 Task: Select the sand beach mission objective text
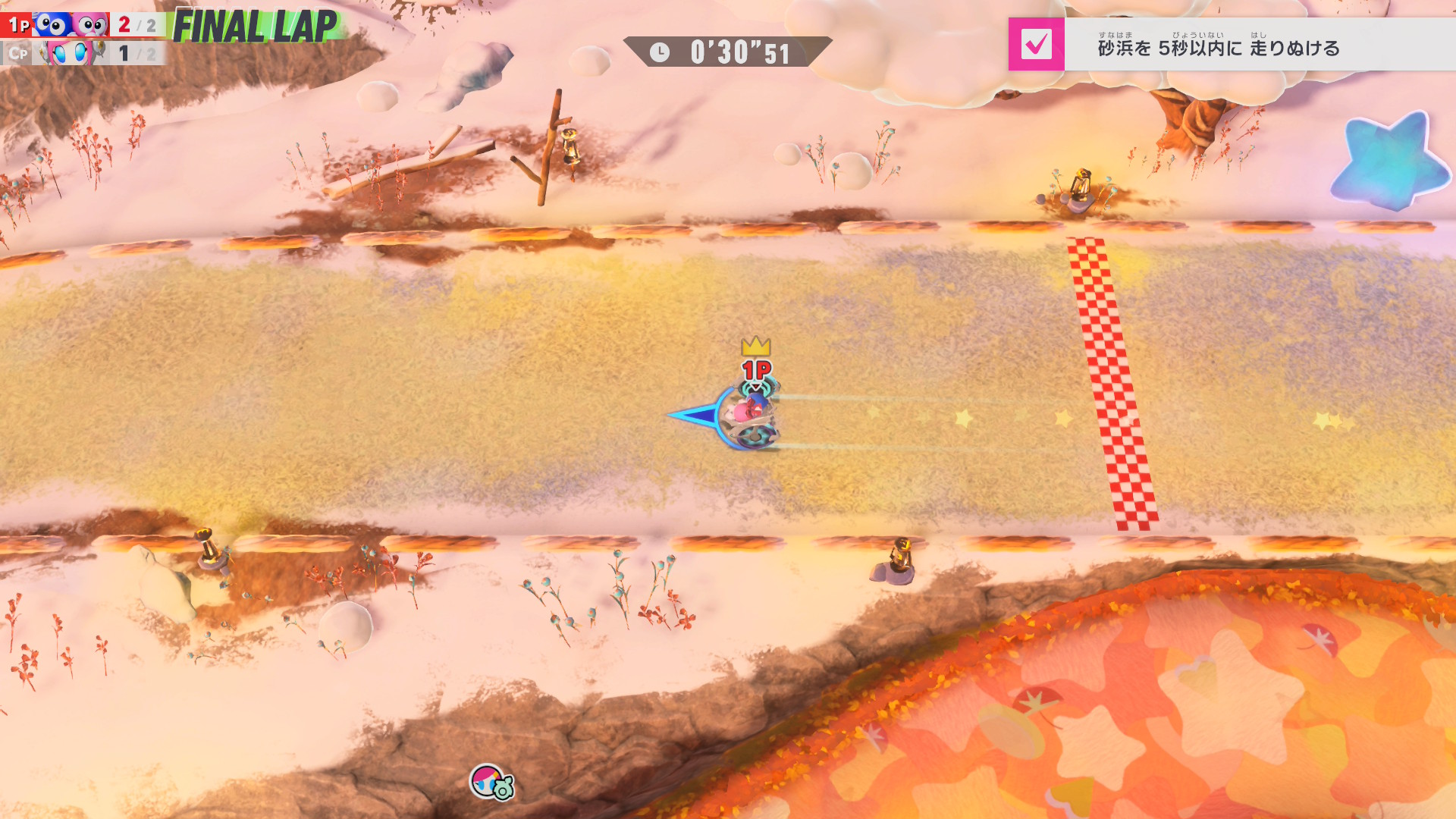tap(1218, 48)
